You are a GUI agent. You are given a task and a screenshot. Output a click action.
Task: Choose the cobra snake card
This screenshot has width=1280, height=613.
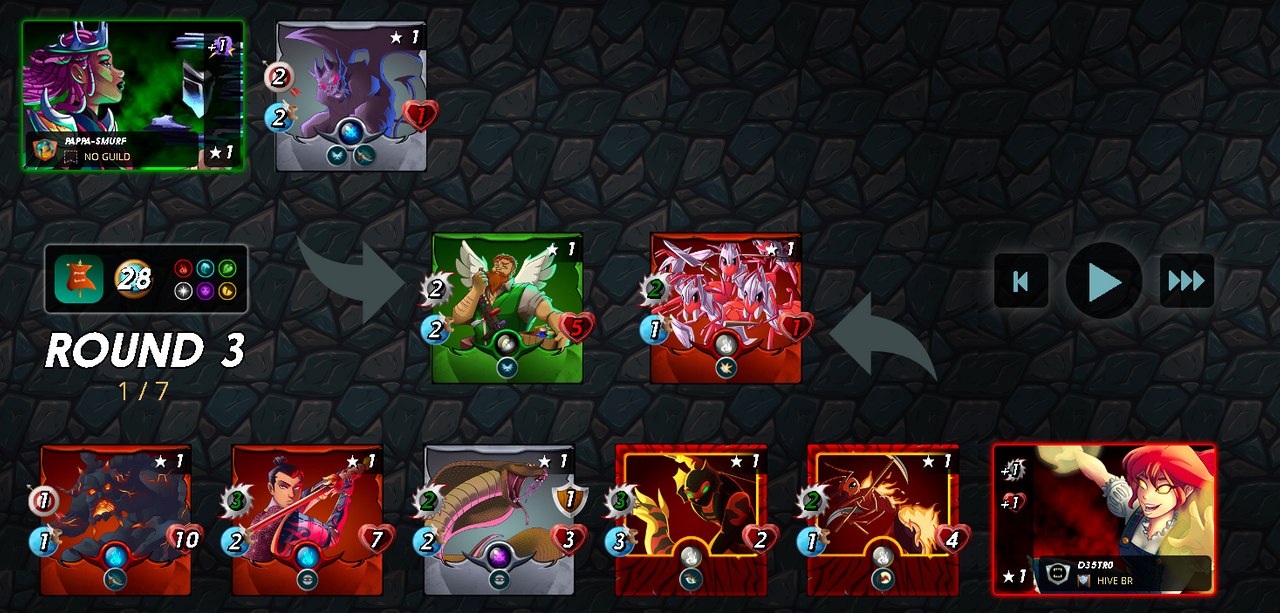[x=499, y=520]
